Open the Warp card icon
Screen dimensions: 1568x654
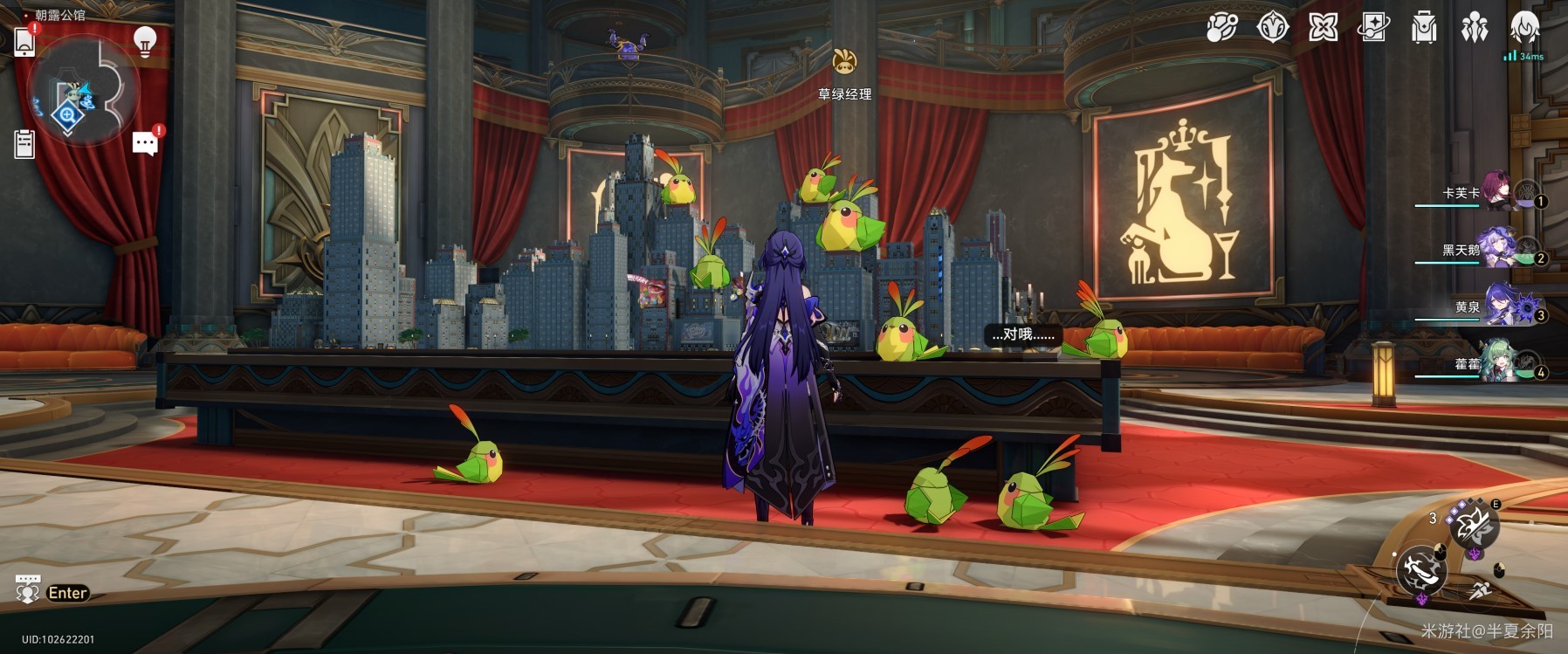coord(1373,28)
